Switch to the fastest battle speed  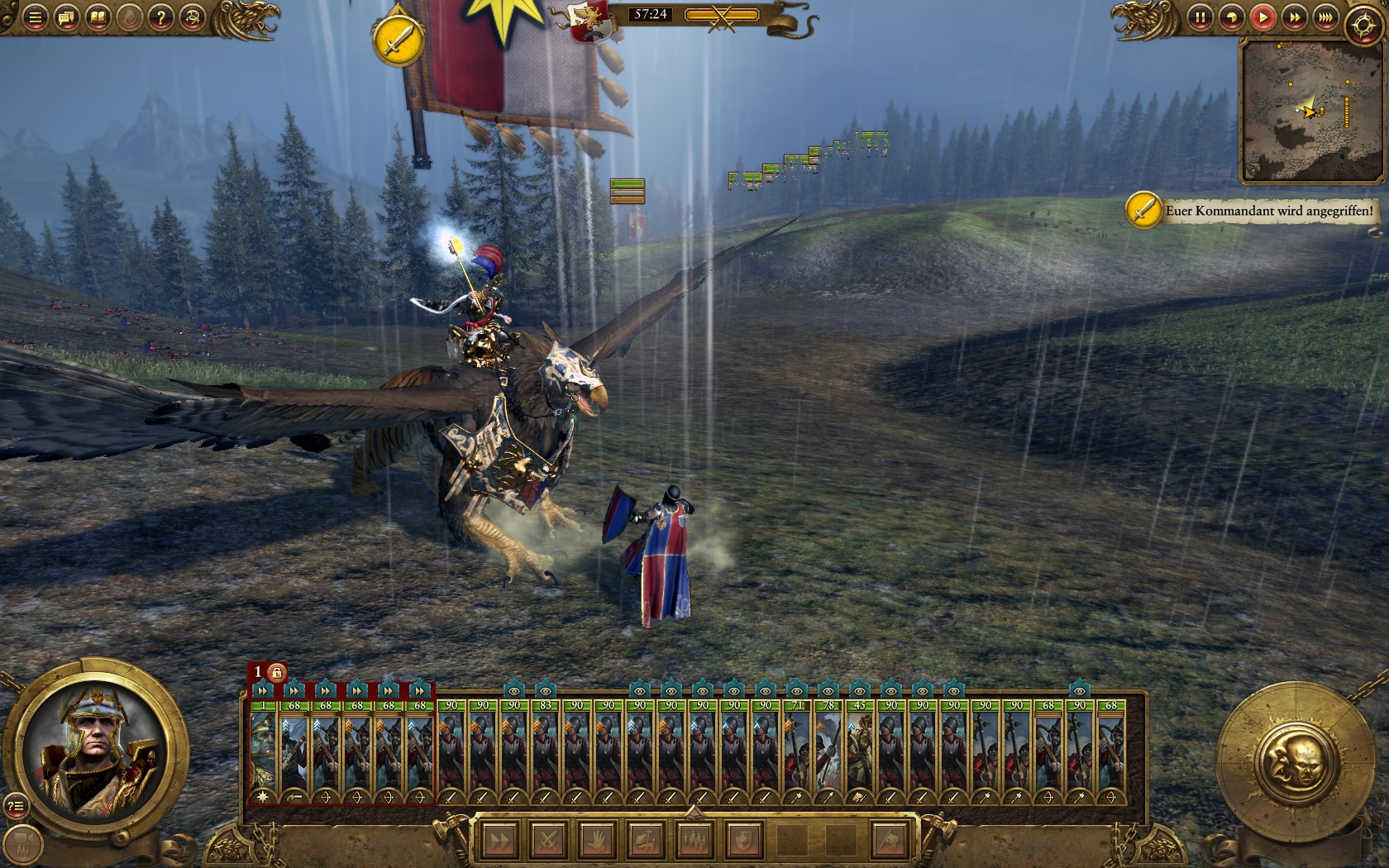click(x=1325, y=17)
